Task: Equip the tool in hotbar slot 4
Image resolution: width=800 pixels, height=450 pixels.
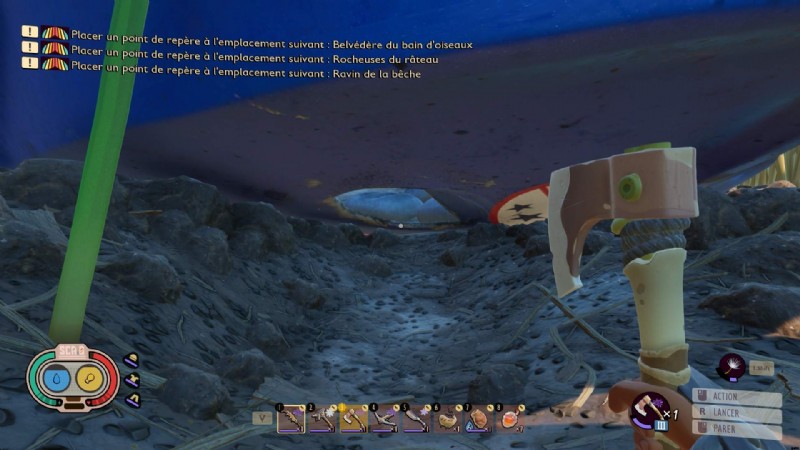Action: coord(384,420)
